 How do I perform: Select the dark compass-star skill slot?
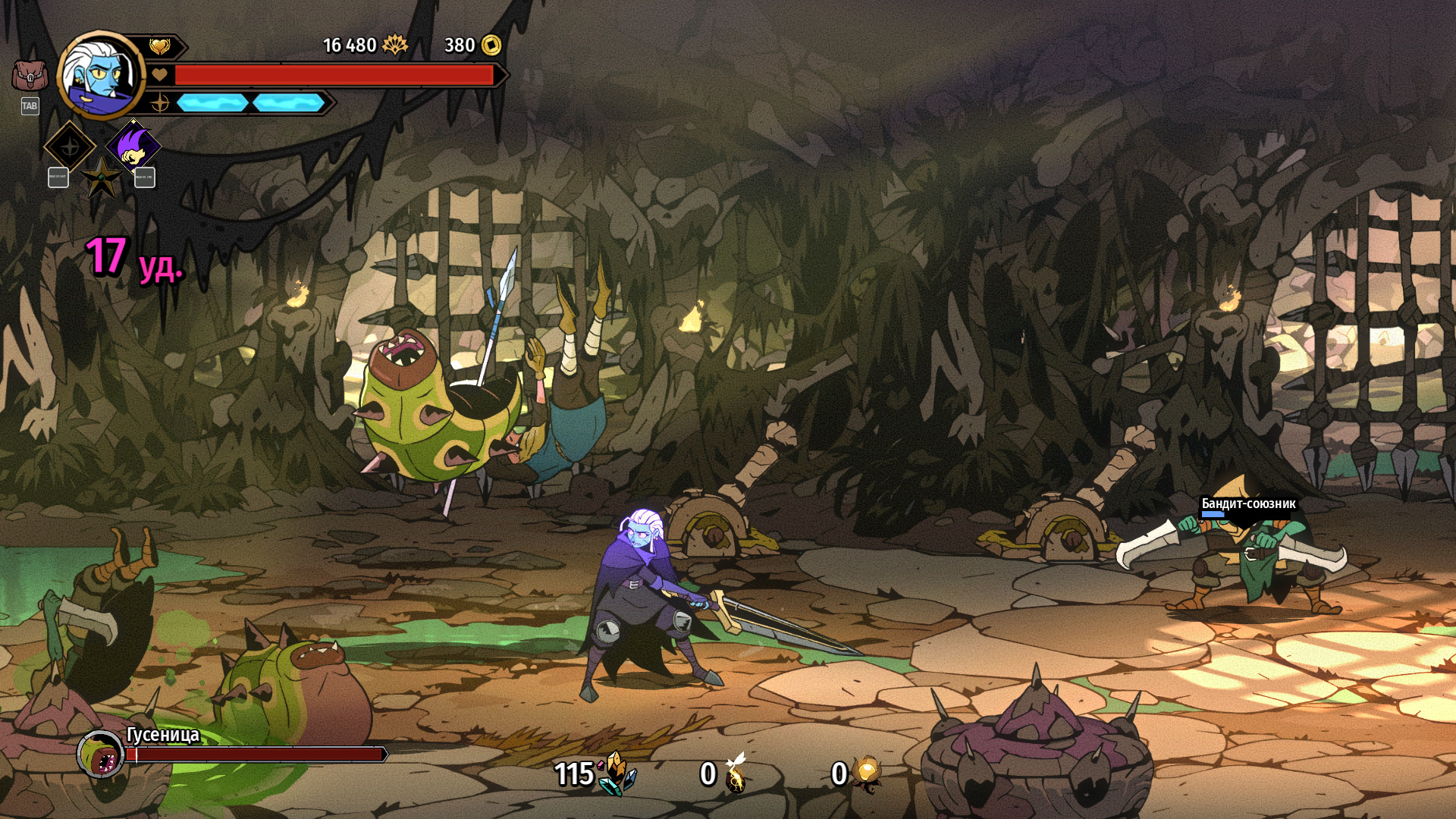(x=70, y=146)
